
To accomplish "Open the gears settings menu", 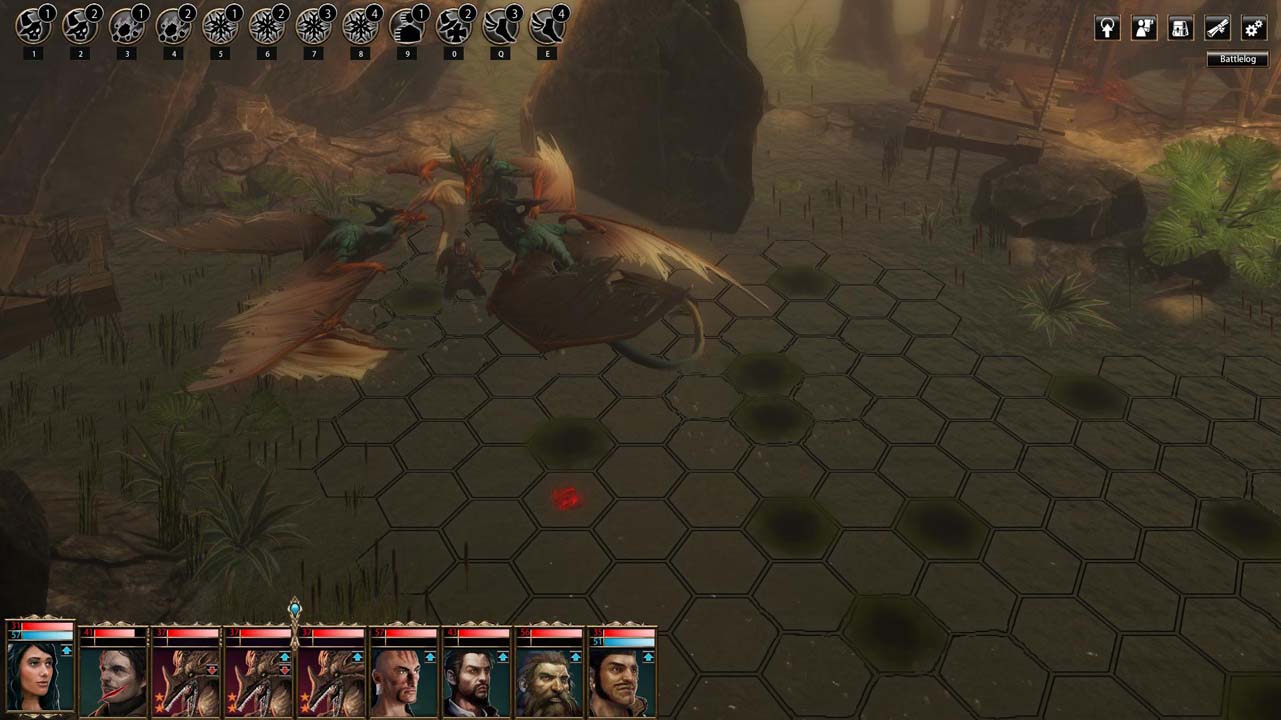I will [1254, 28].
